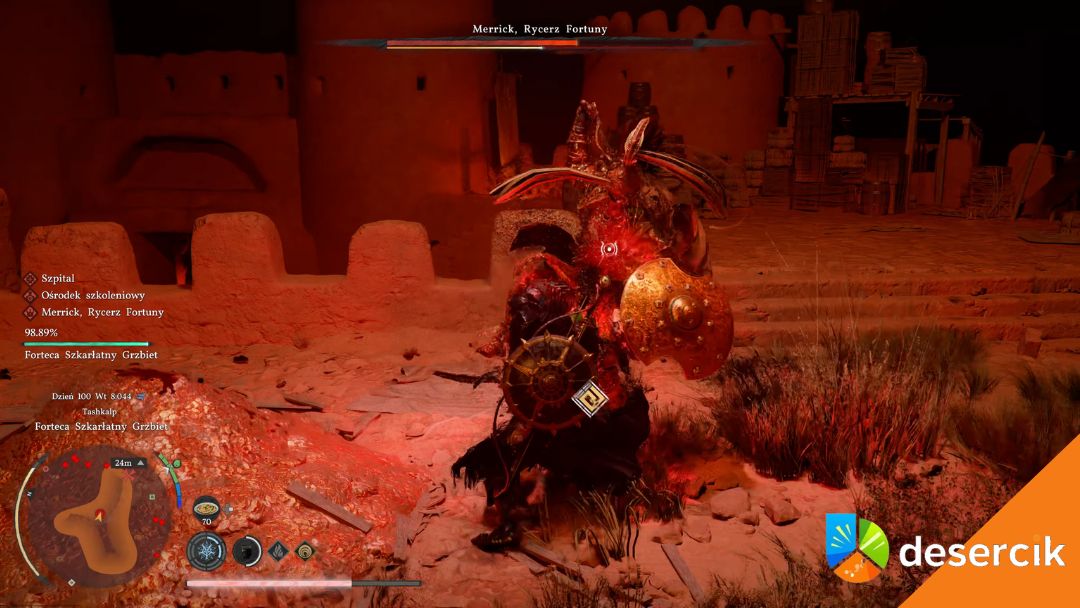The height and width of the screenshot is (608, 1080).
Task: Use the food bowl item slot
Action: 207,507
